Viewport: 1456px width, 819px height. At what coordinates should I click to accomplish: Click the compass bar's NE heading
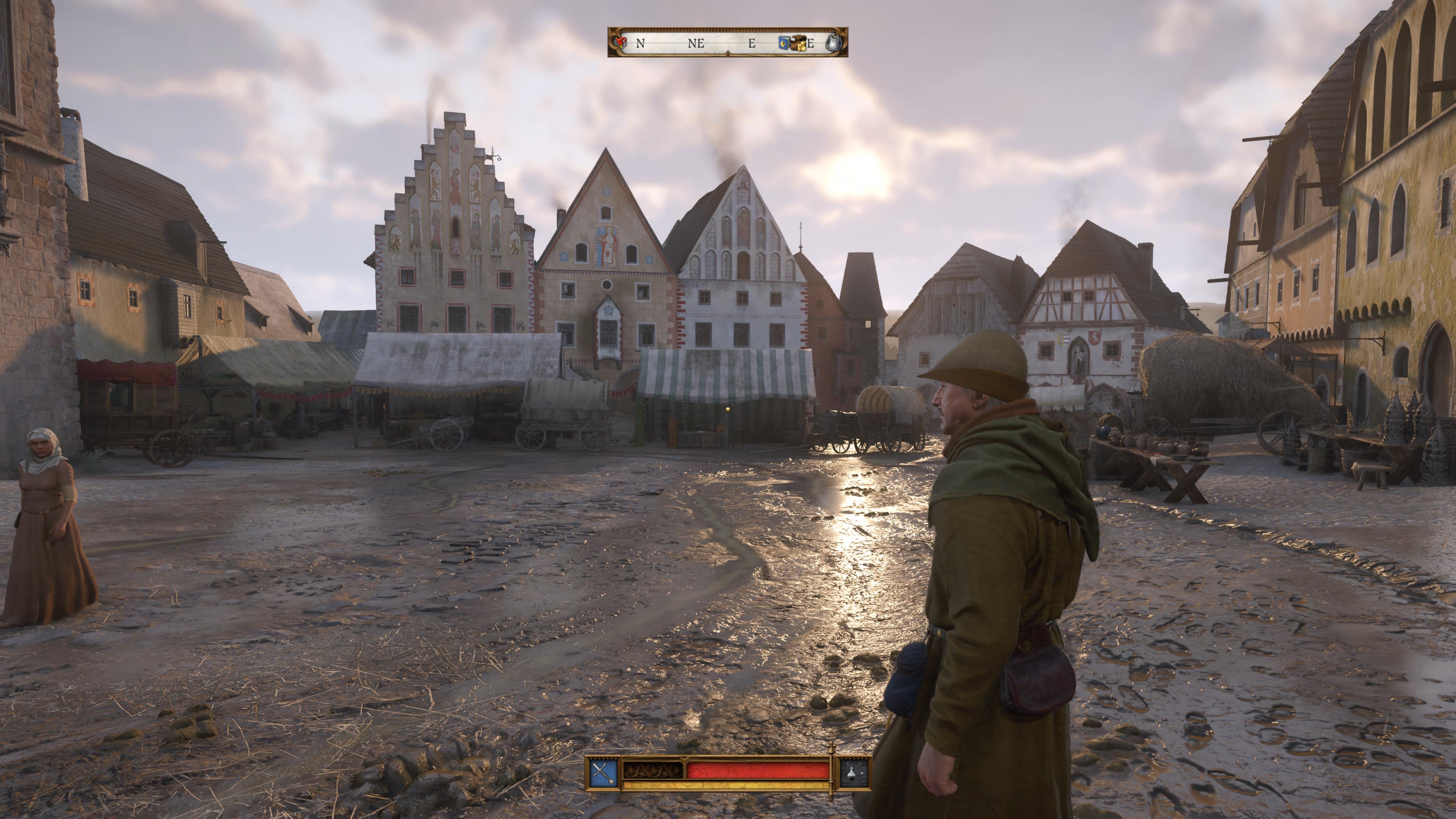point(696,44)
